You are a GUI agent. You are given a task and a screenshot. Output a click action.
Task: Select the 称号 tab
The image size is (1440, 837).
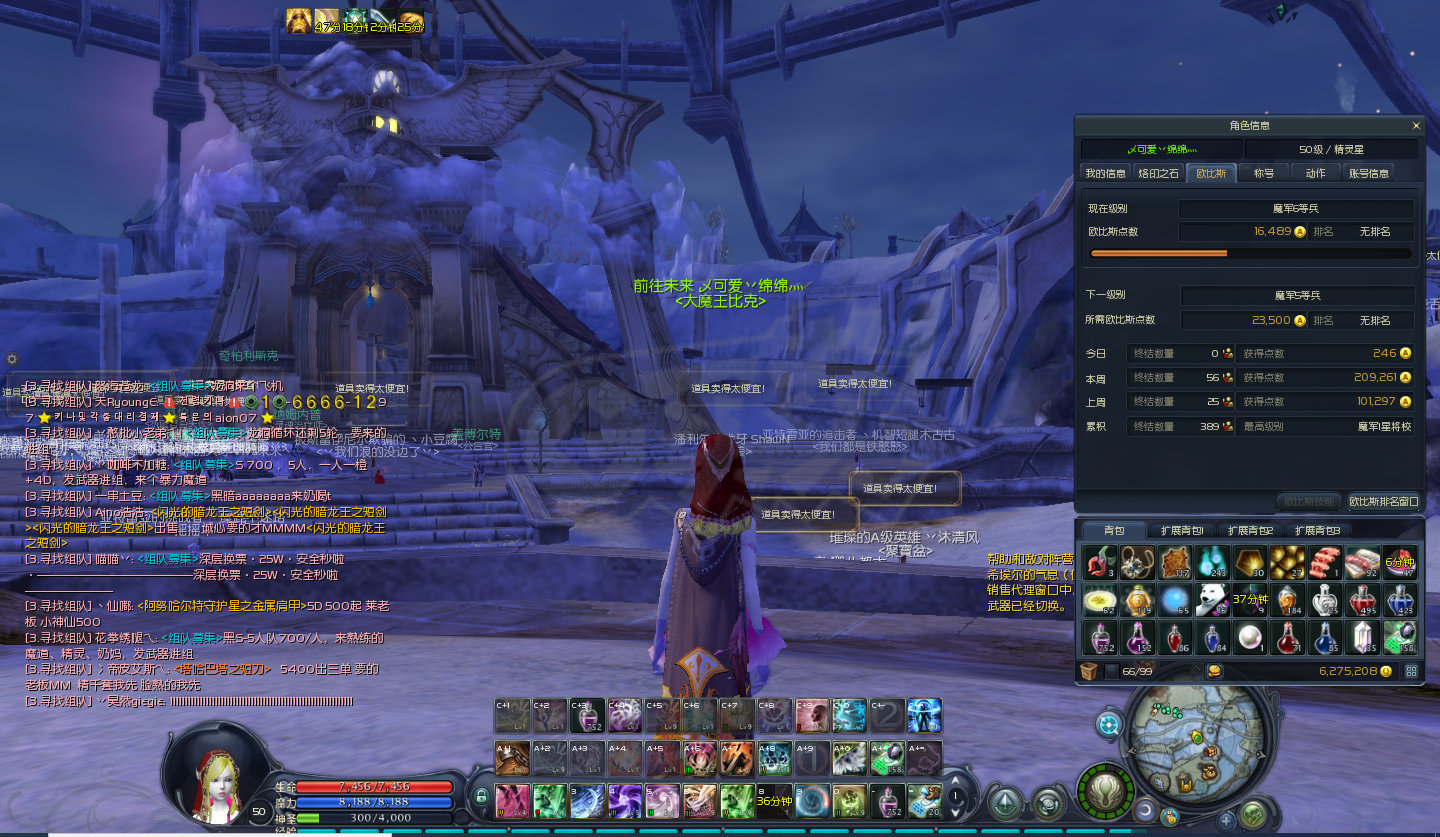[1264, 173]
